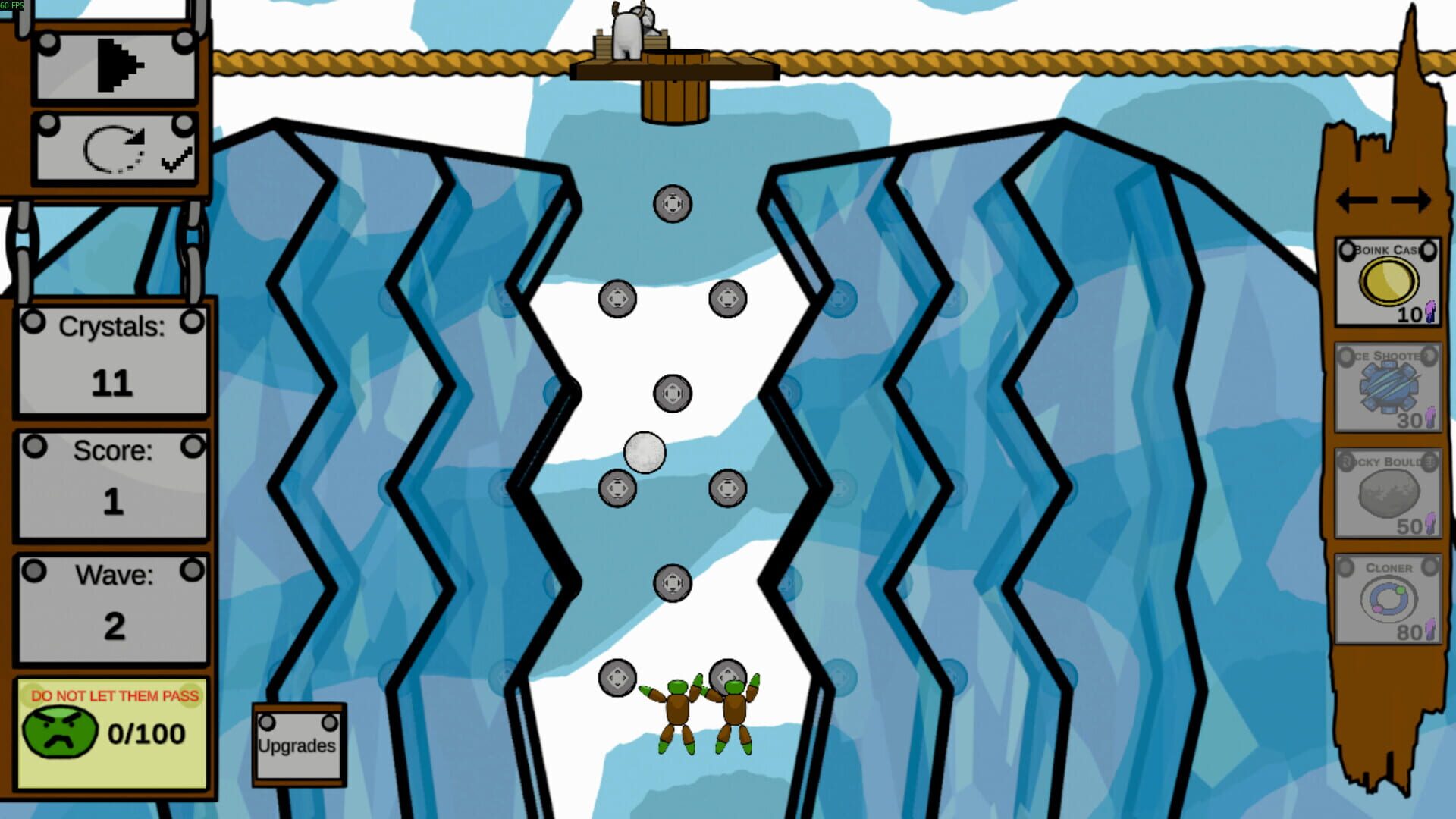Click the 0/100 progress counter

pos(146,733)
